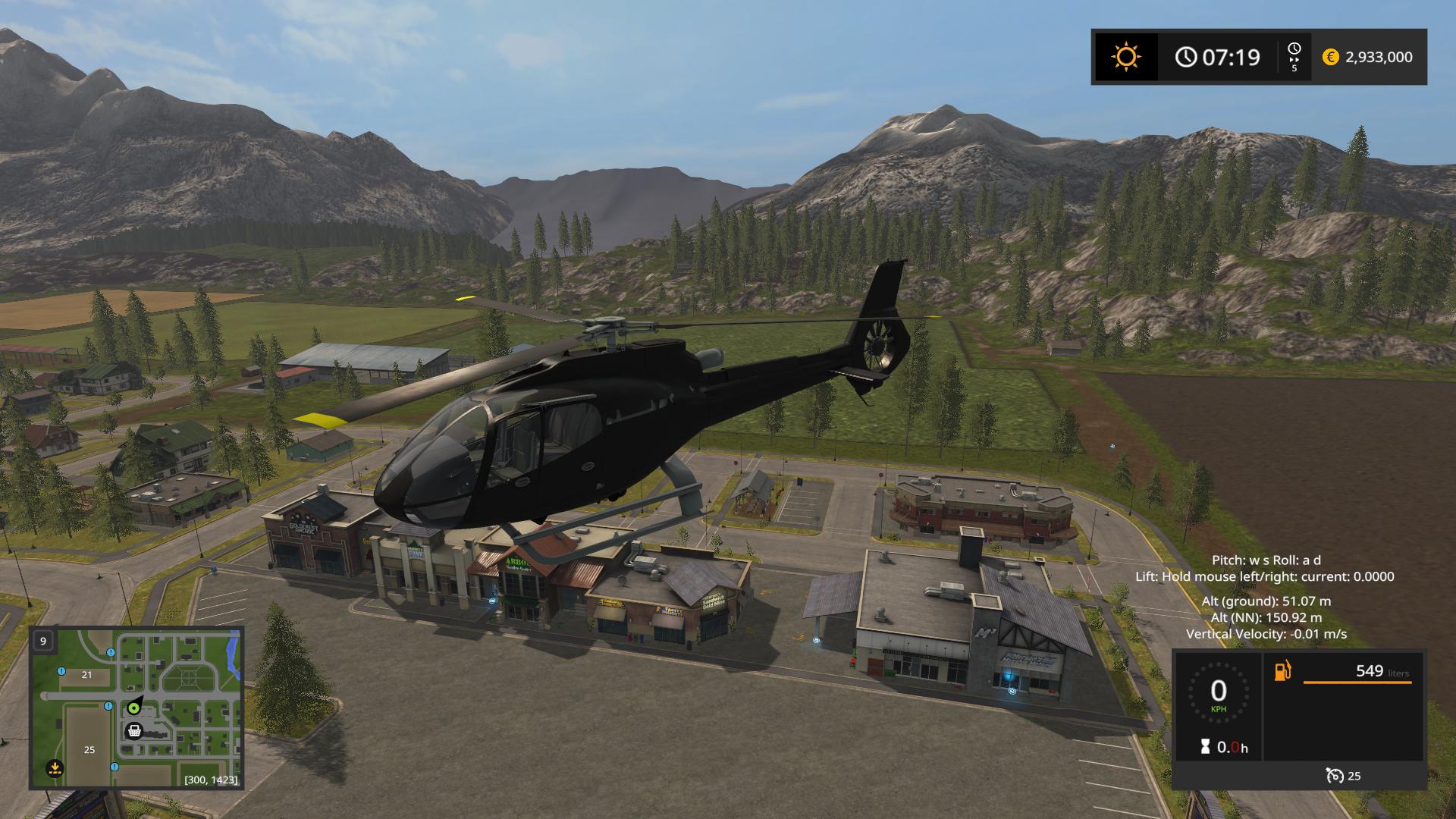Image resolution: width=1456 pixels, height=819 pixels.
Task: Click the yellow unloading point marker on minimap
Action: pyautogui.click(x=54, y=768)
